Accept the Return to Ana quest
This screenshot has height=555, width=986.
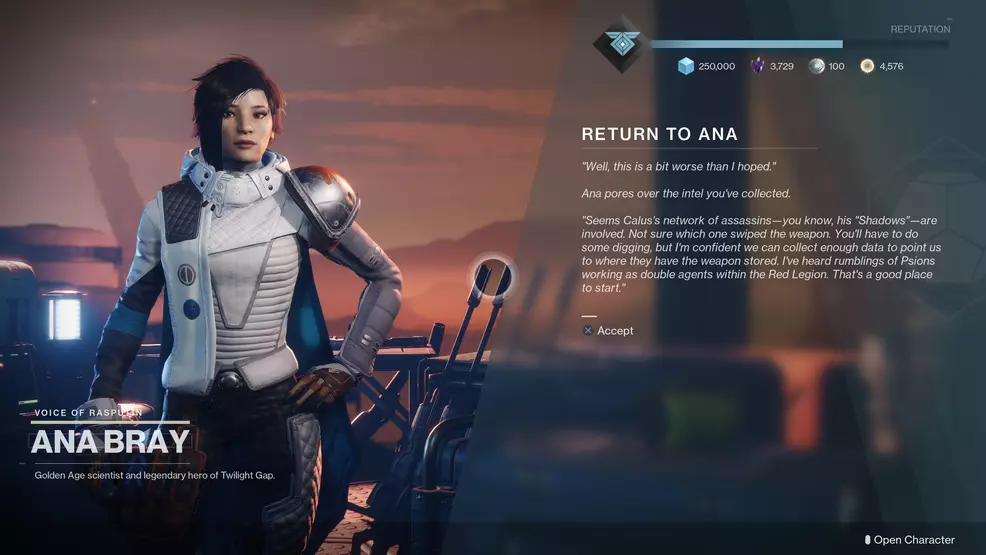pos(608,331)
